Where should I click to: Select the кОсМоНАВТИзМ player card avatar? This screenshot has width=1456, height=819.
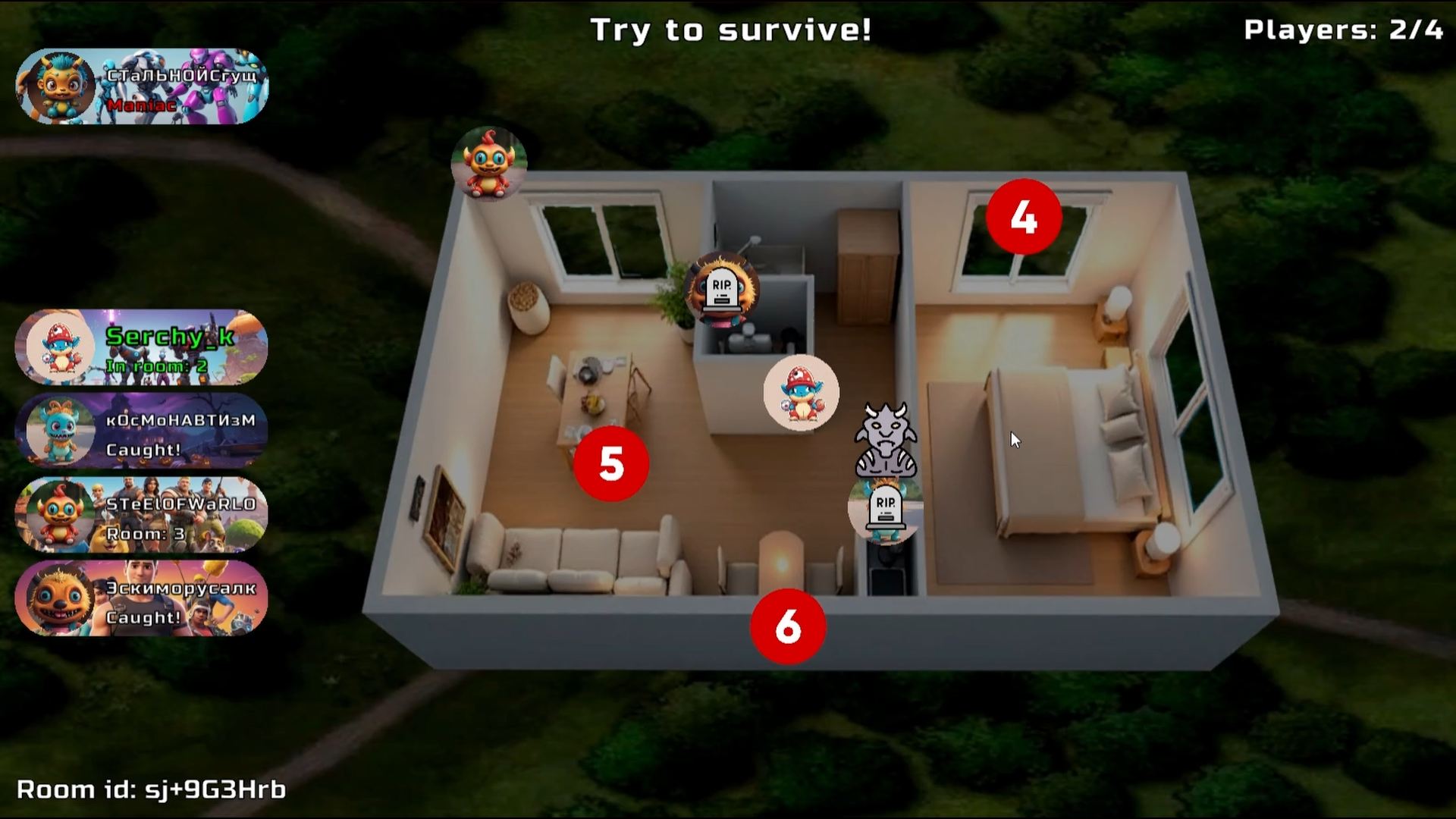(x=59, y=432)
